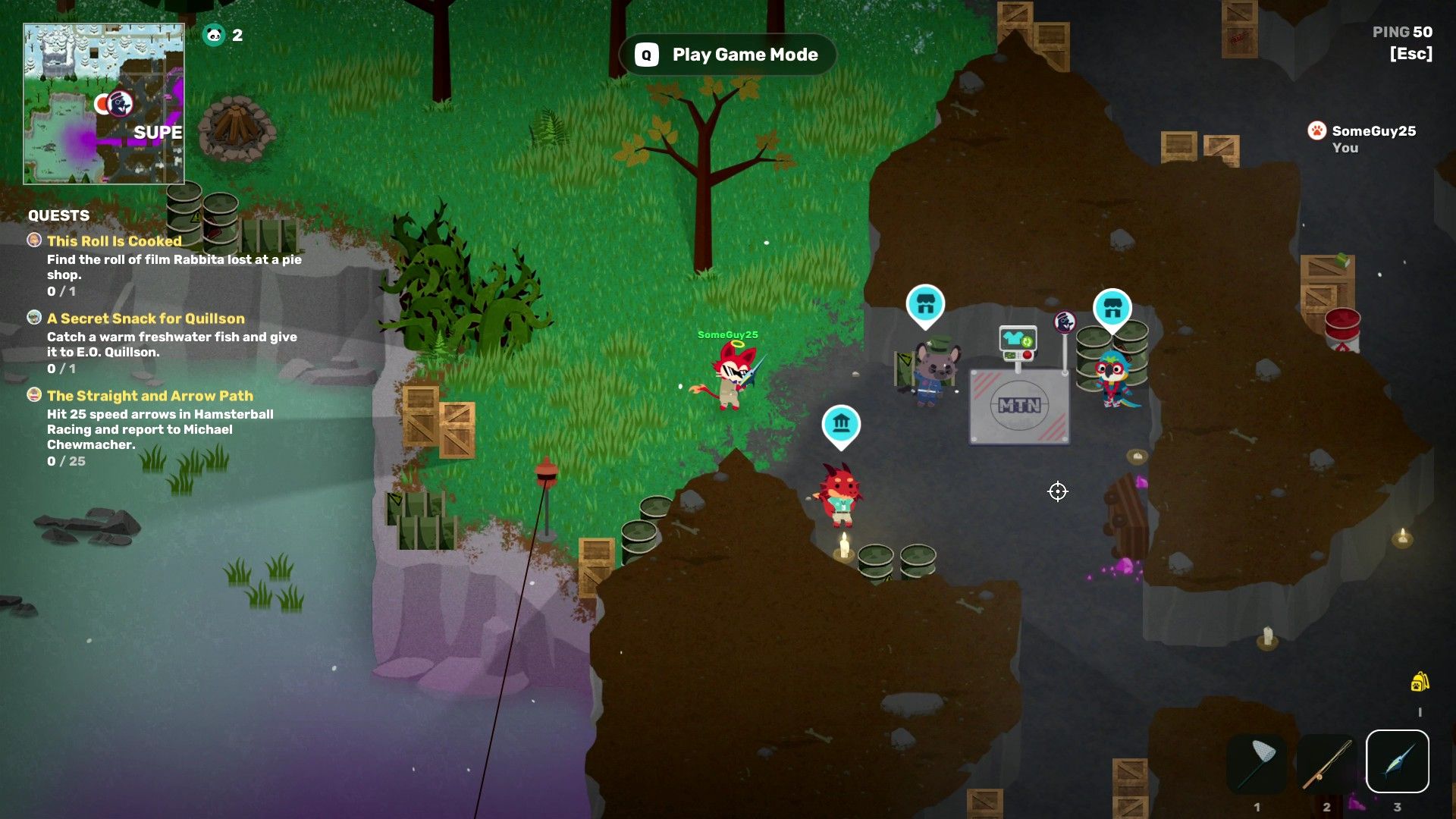Select the This Roll Is Cooked quest

click(114, 241)
